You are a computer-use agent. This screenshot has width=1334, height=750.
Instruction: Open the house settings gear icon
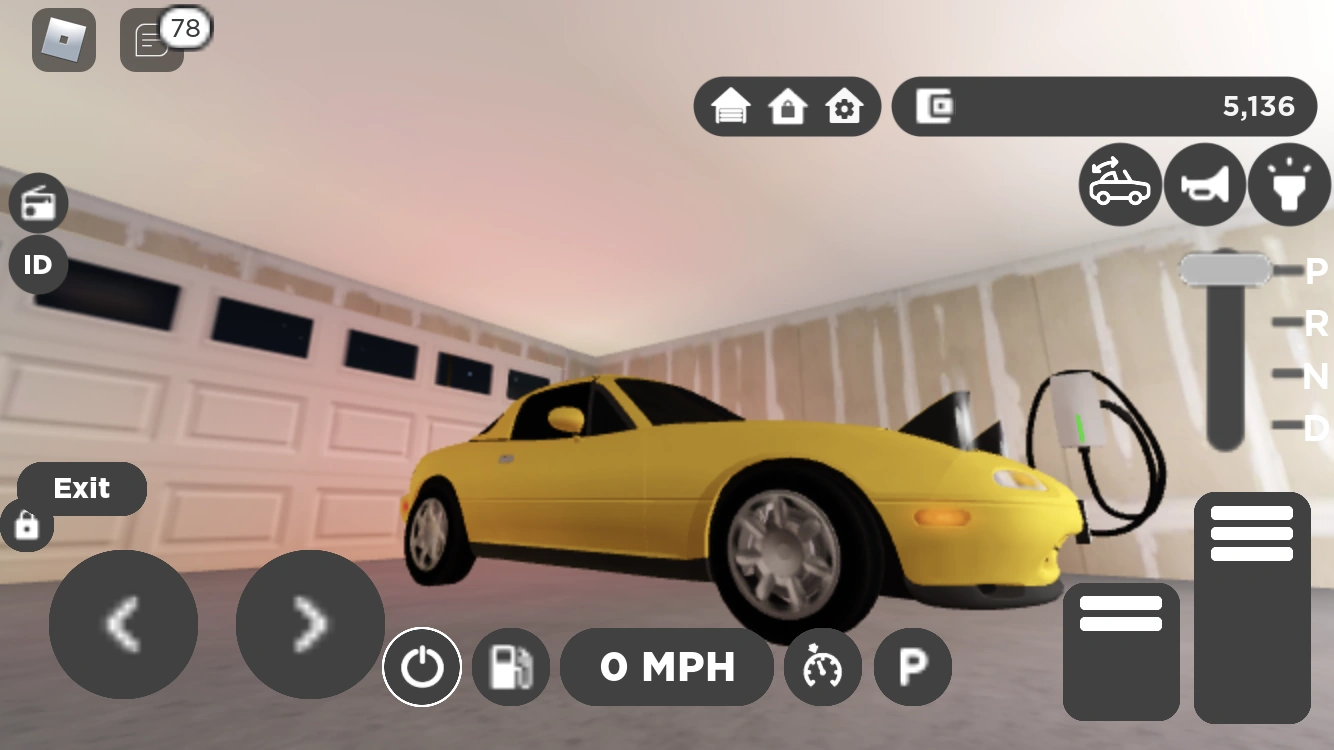(x=845, y=105)
